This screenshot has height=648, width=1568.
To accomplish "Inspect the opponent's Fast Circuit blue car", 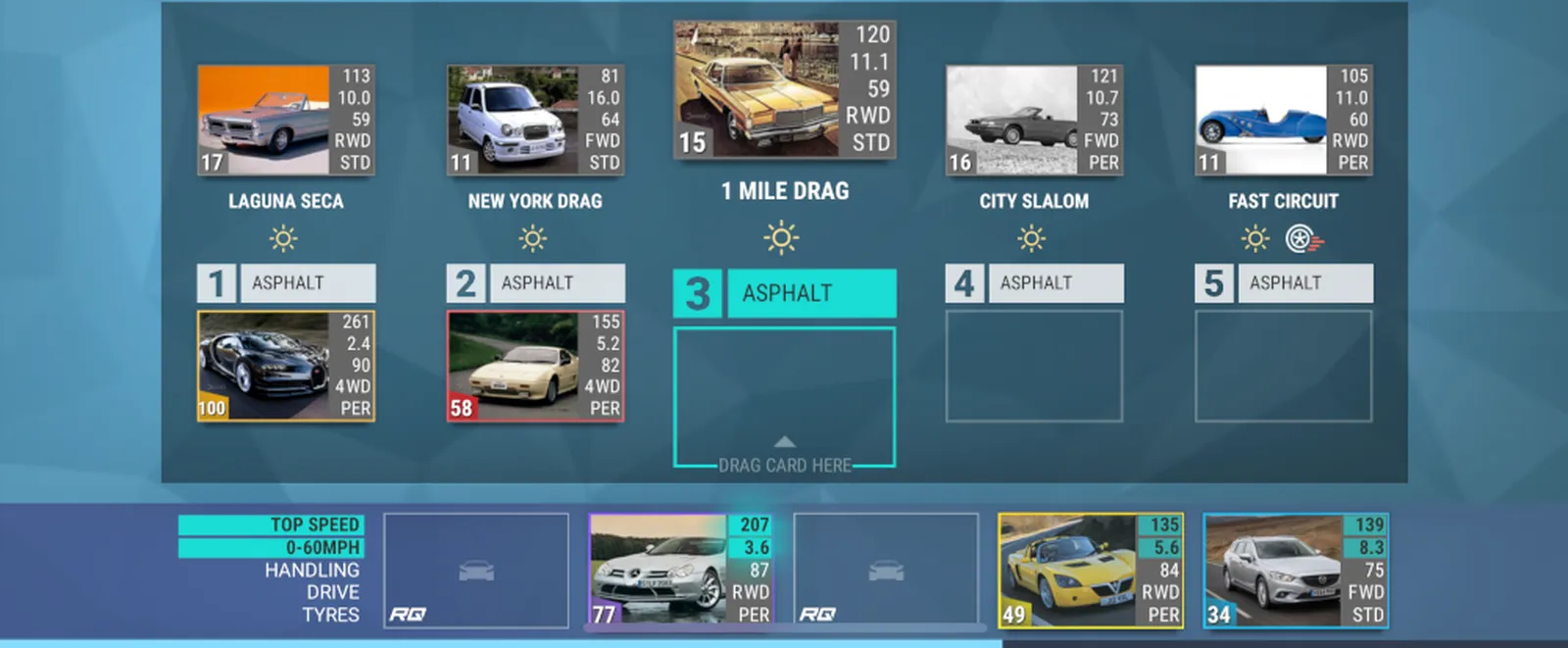I will click(1284, 120).
